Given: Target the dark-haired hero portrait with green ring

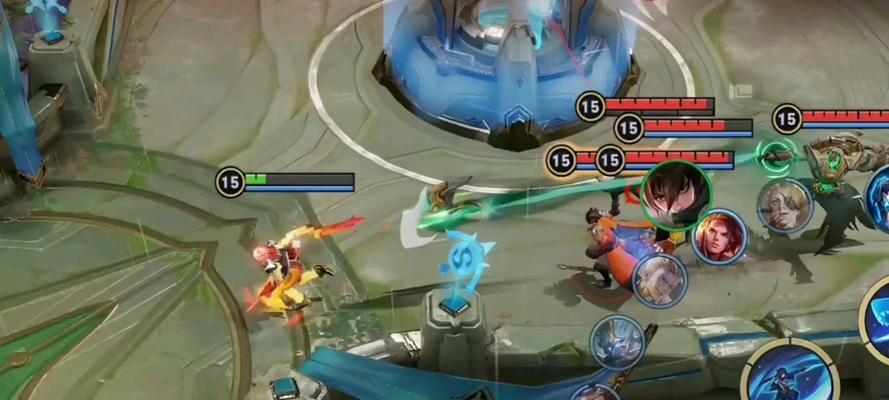Looking at the screenshot, I should [676, 194].
